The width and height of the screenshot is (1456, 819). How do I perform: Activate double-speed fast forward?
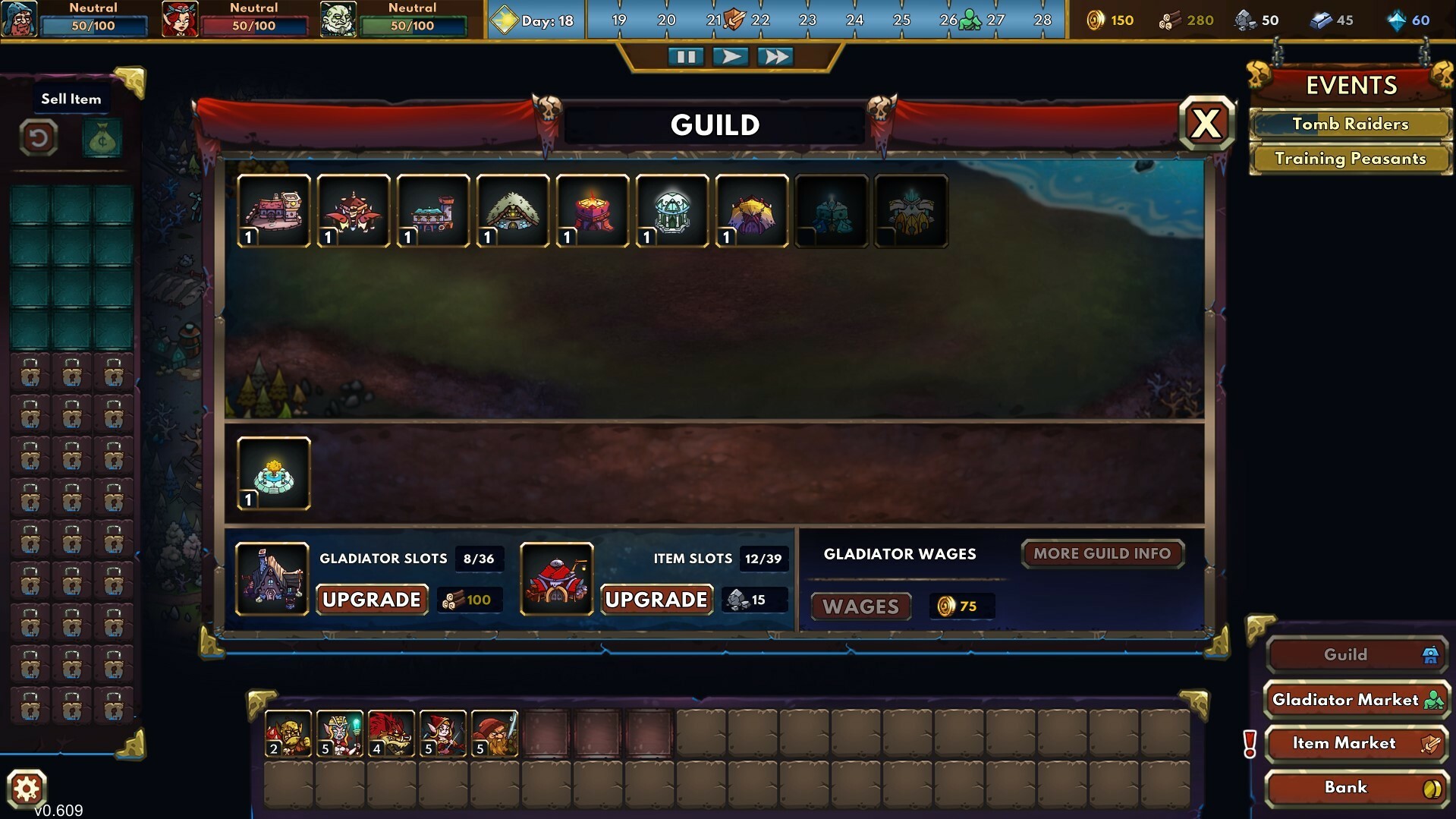pyautogui.click(x=776, y=55)
